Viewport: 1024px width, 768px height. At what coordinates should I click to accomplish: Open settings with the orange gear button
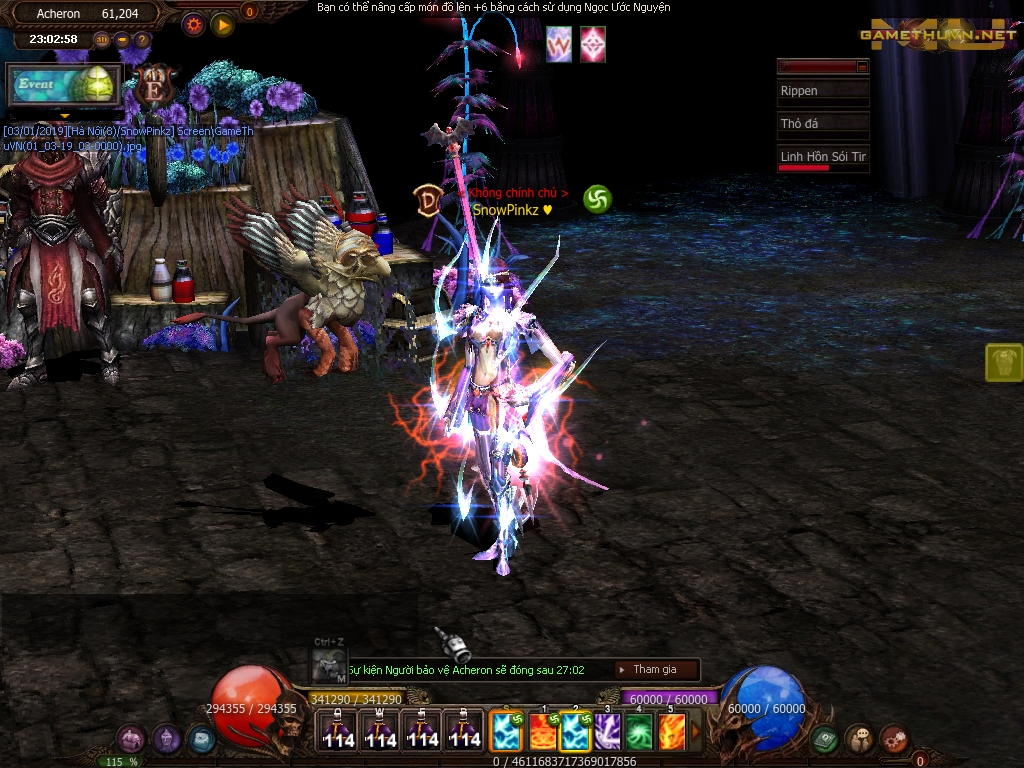tap(194, 24)
